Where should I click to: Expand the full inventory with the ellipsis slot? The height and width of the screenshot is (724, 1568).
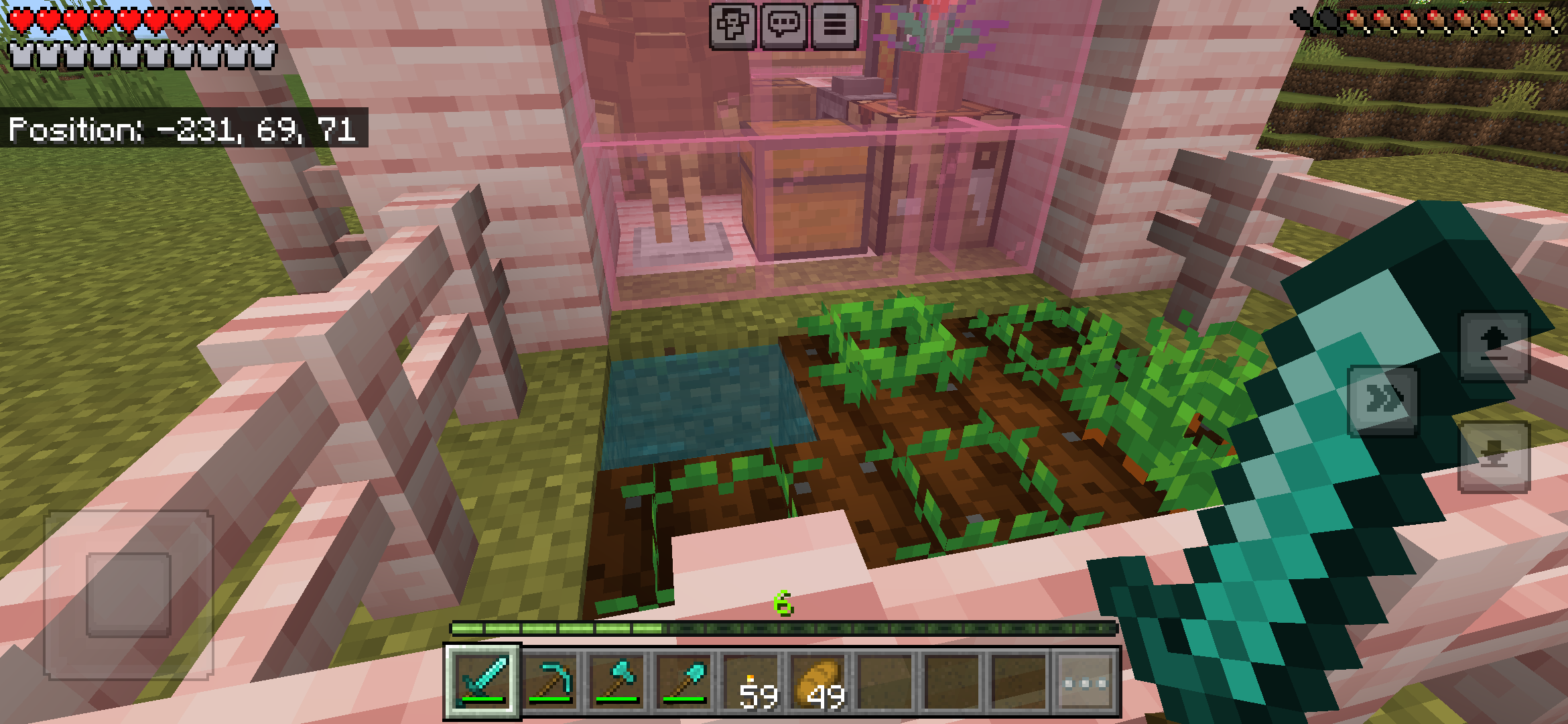tap(1085, 679)
